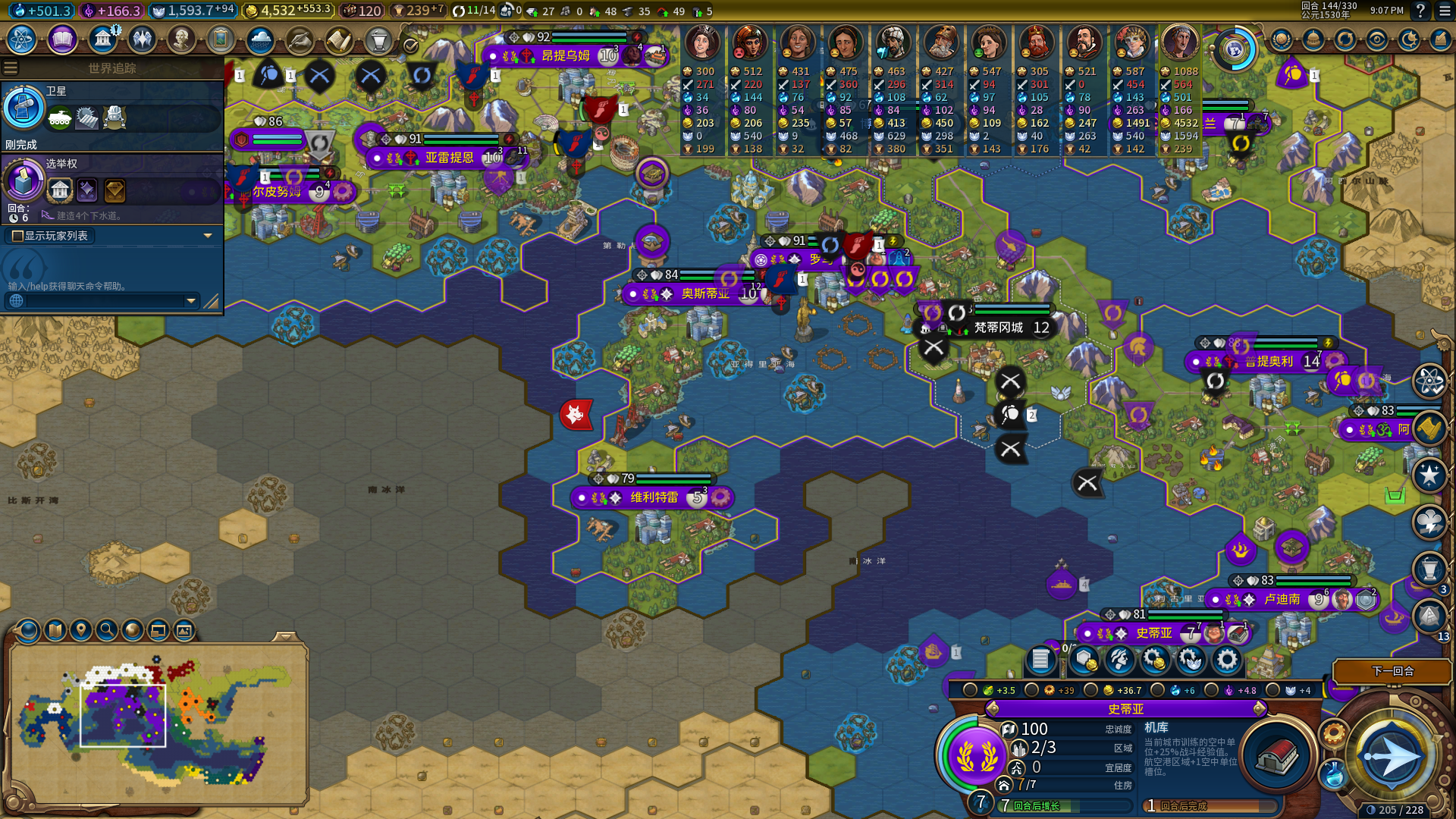The width and height of the screenshot is (1456, 819).
Task: Open the technology tree atom icon
Action: click(x=22, y=39)
